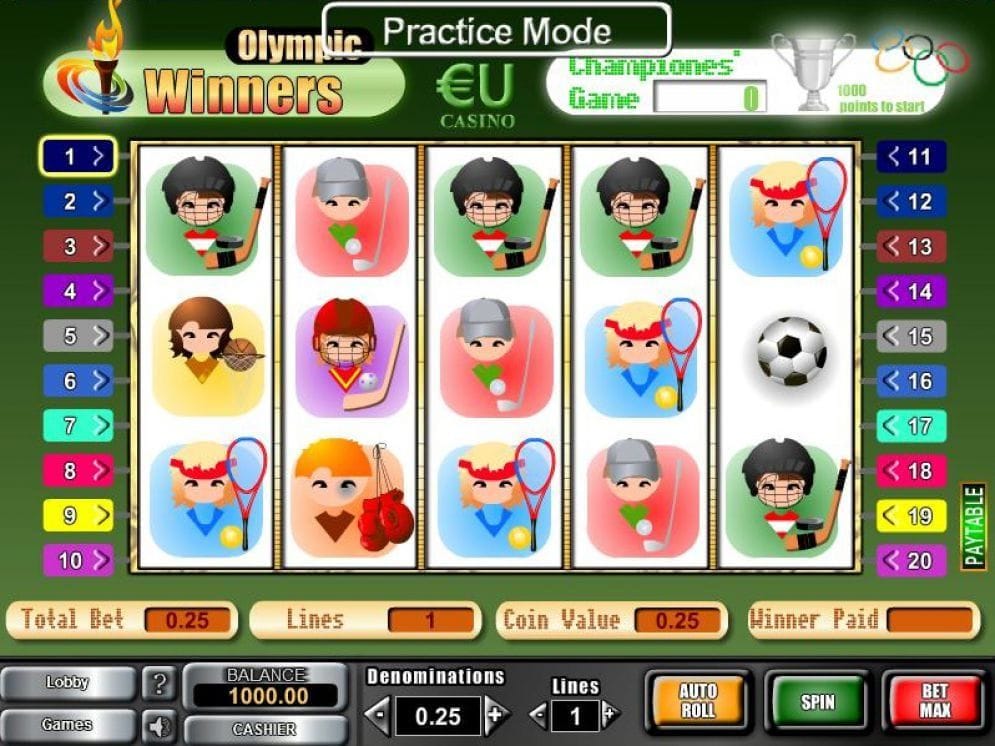Increase the denomination with the plus arrow
The image size is (995, 746).
click(x=495, y=715)
